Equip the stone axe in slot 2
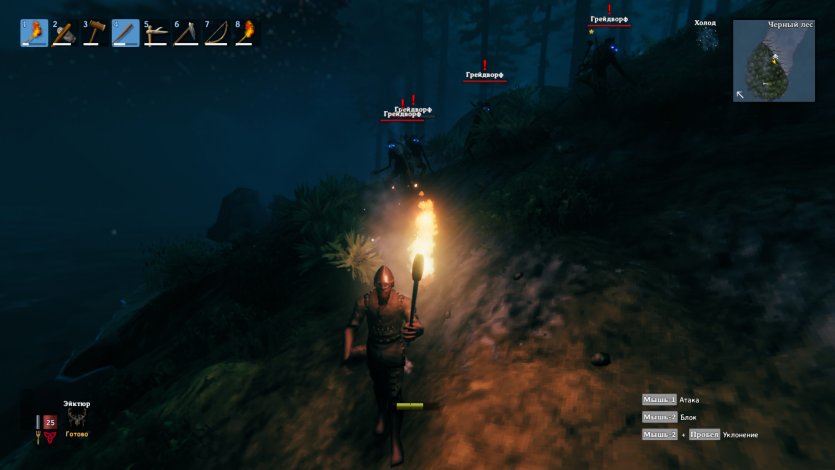This screenshot has height=470, width=835. (64, 33)
